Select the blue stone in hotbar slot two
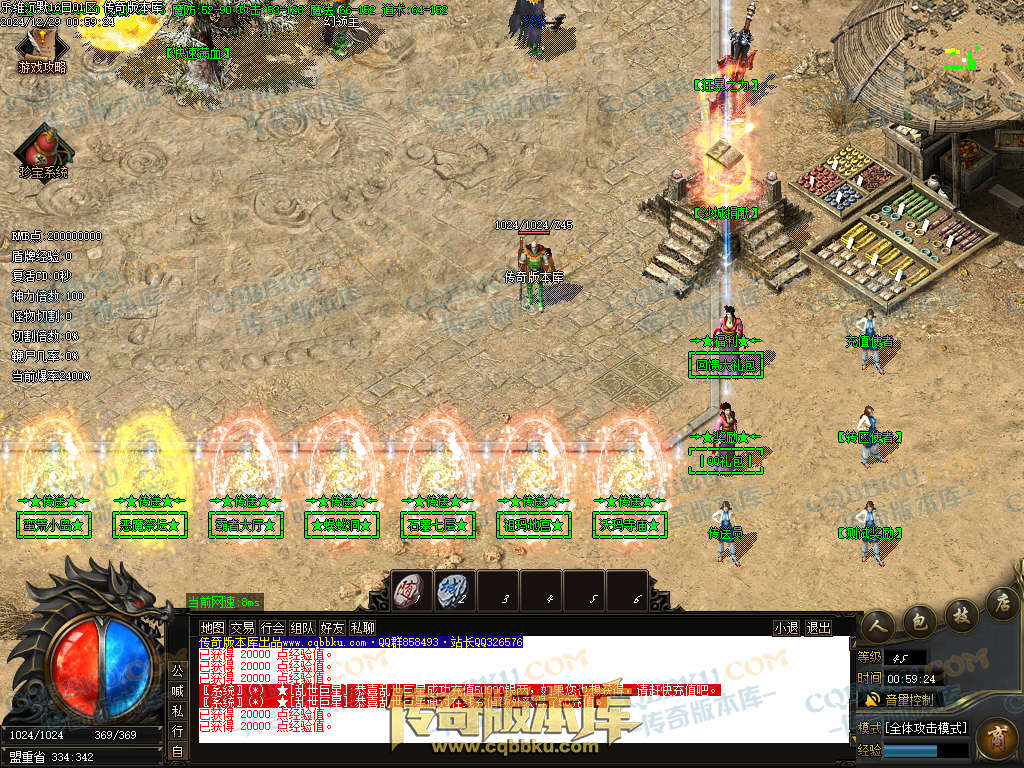 click(x=453, y=590)
